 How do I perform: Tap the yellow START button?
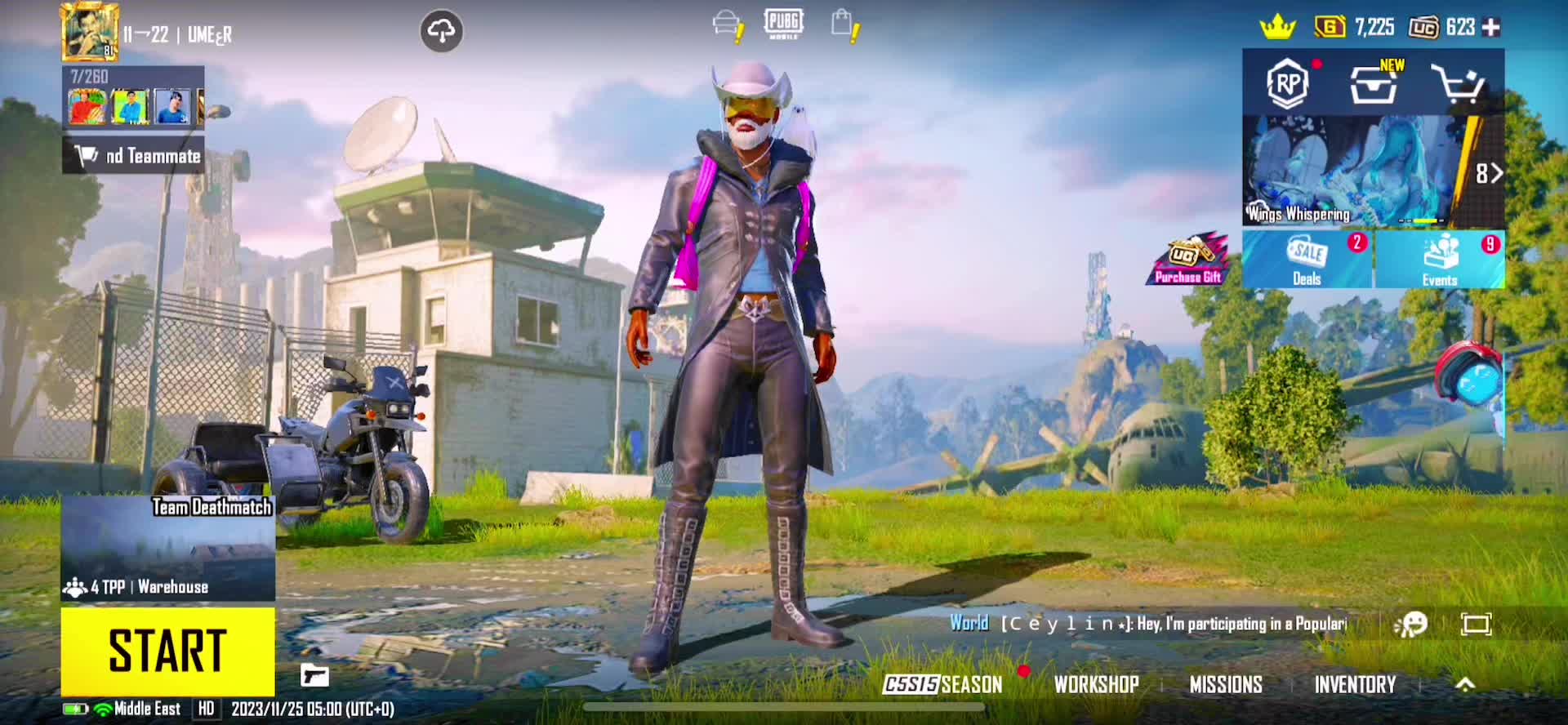[x=167, y=651]
